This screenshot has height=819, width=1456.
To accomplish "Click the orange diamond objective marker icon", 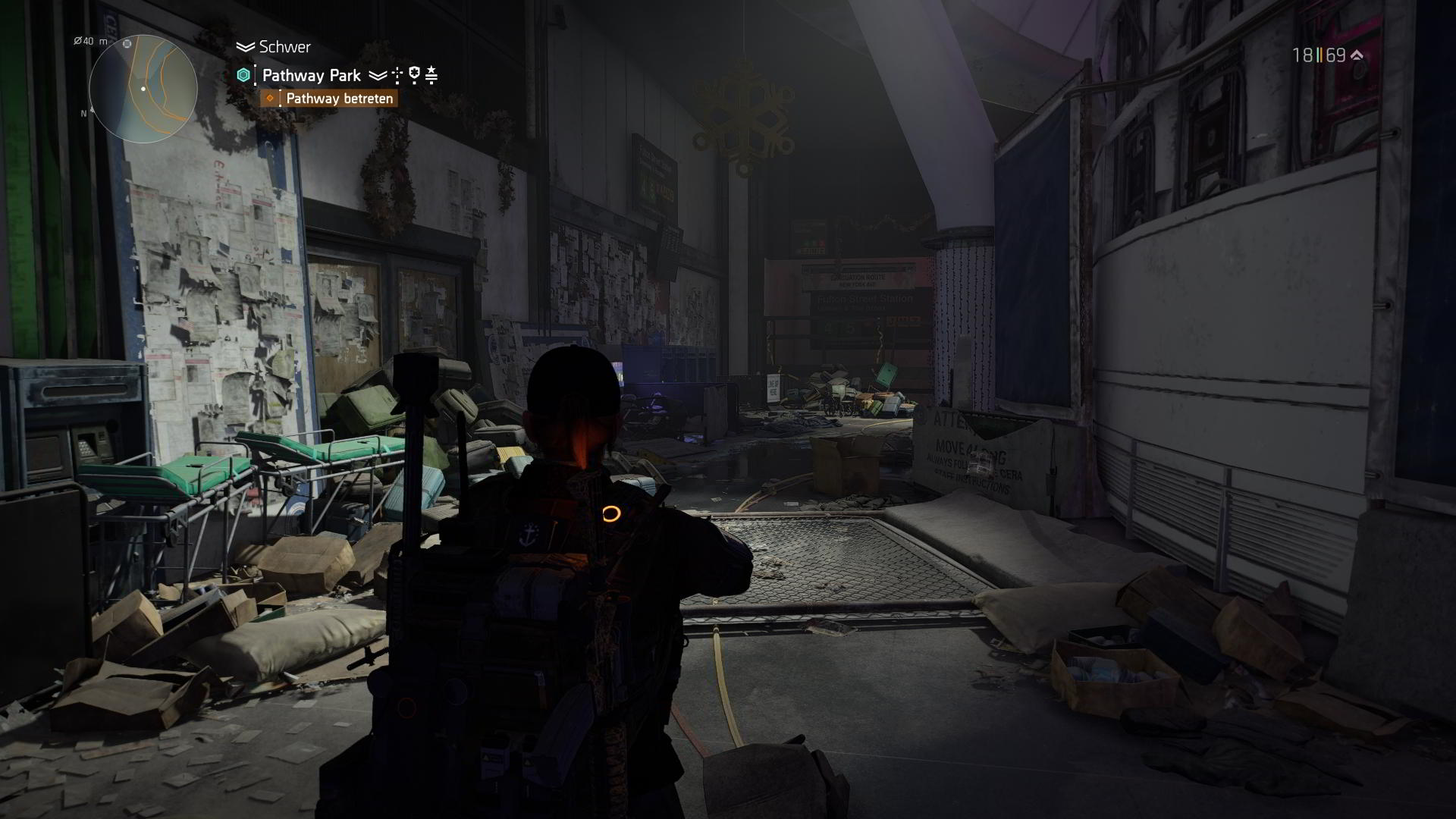I will (x=270, y=97).
